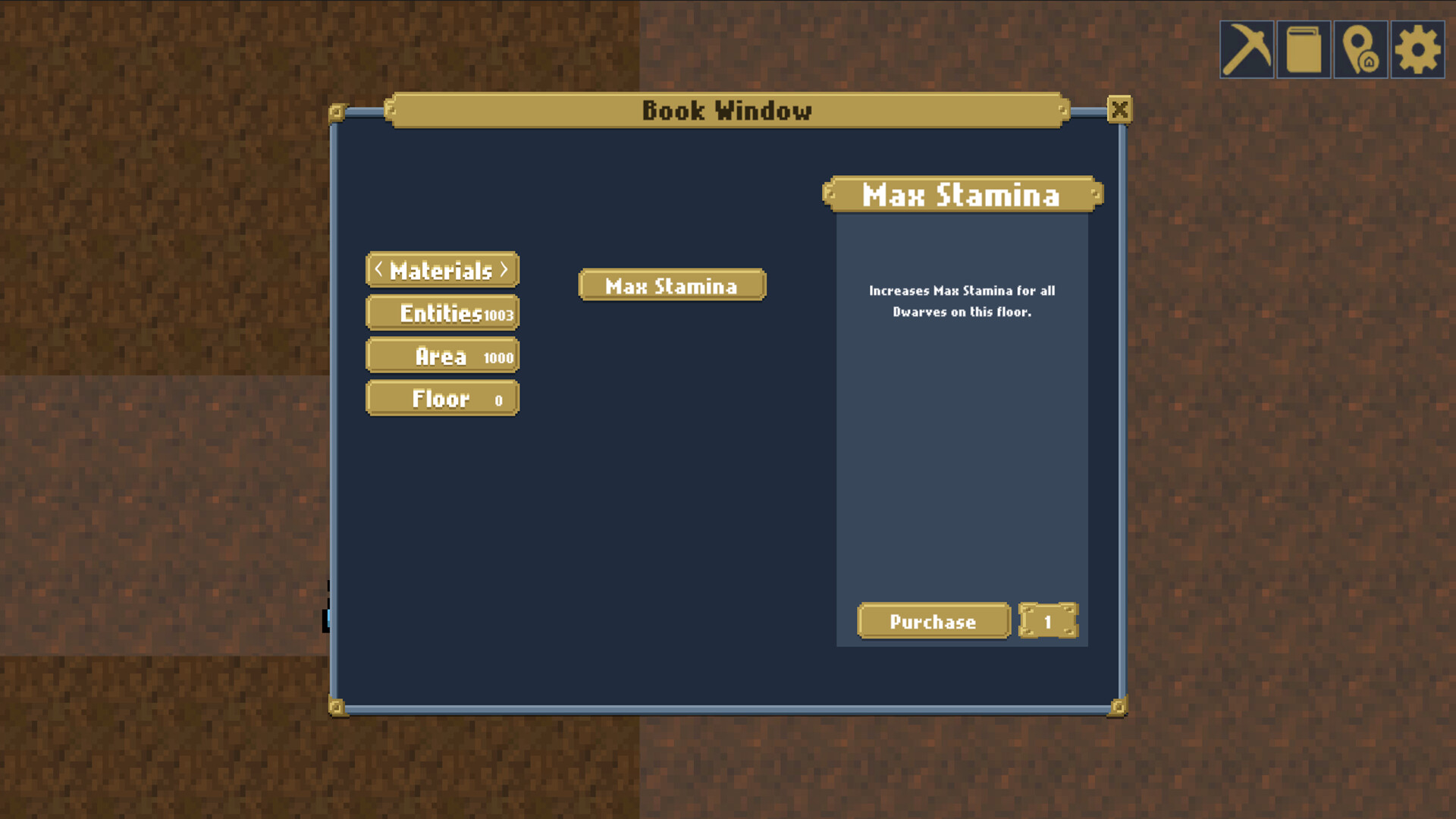Click the Entities stat showing 1003
This screenshot has width=1456, height=819.
[442, 312]
